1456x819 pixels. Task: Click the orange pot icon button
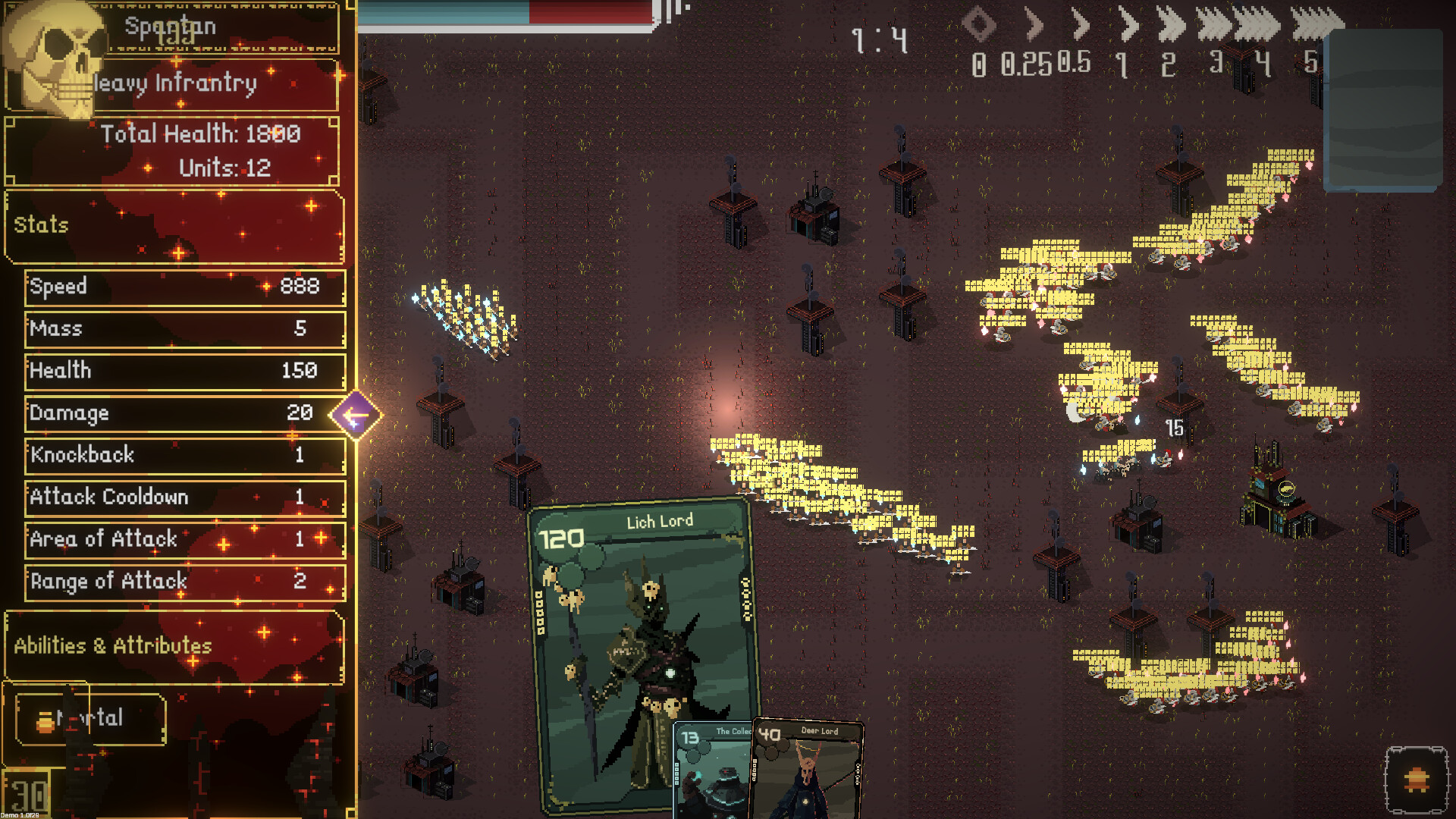pos(1416,780)
